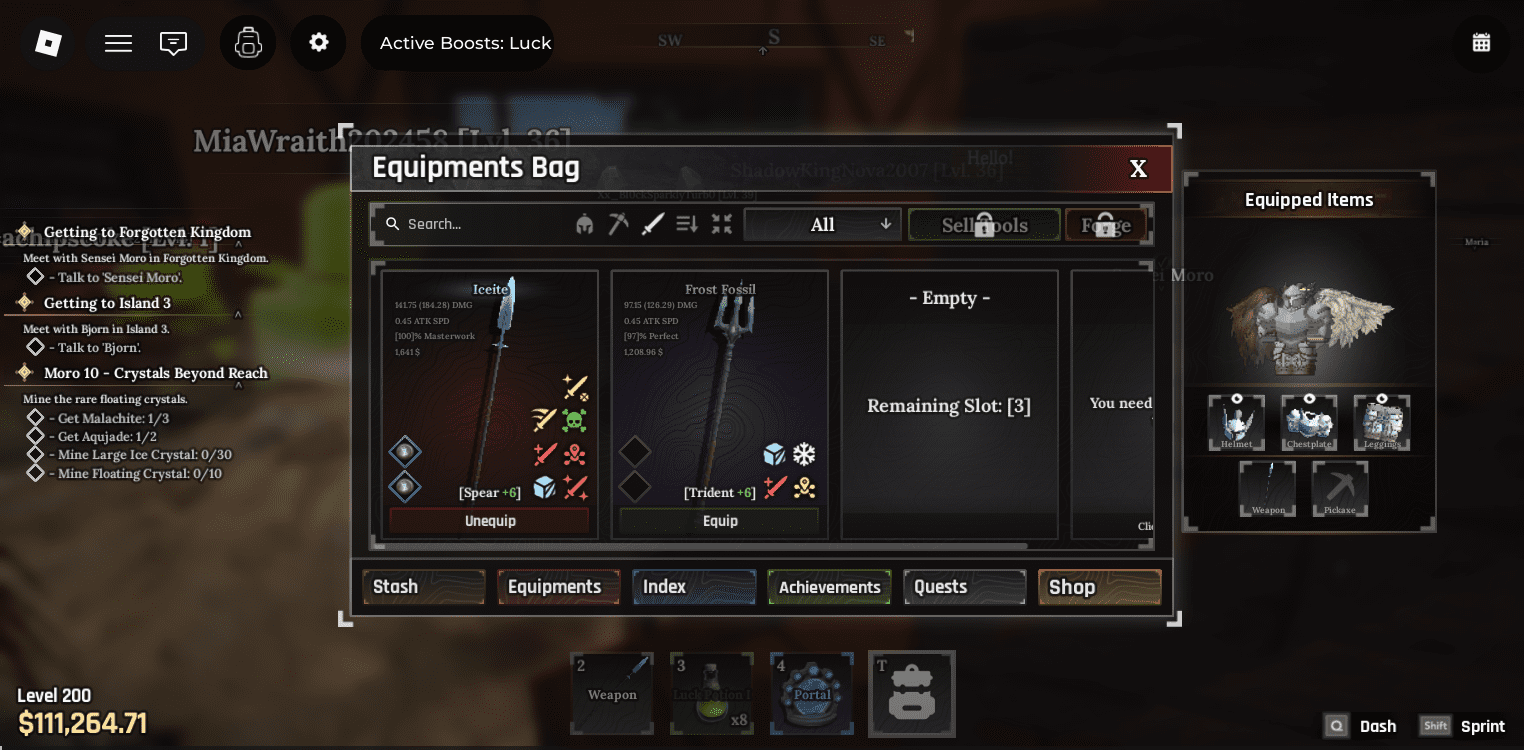Unequip the Iceite spear
Screen dimensions: 1524x750
pos(490,521)
